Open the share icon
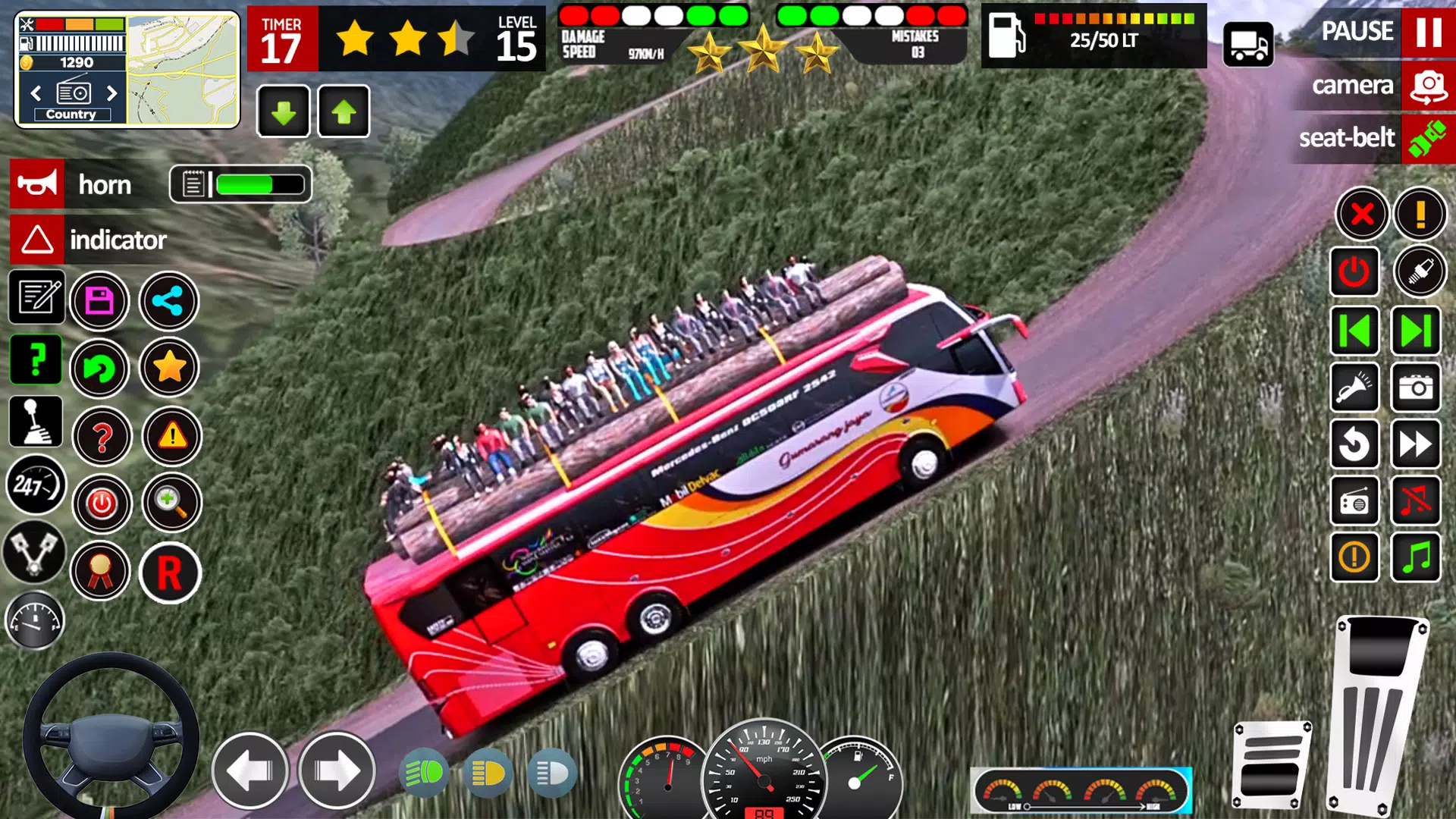Viewport: 1456px width, 819px height. click(168, 301)
